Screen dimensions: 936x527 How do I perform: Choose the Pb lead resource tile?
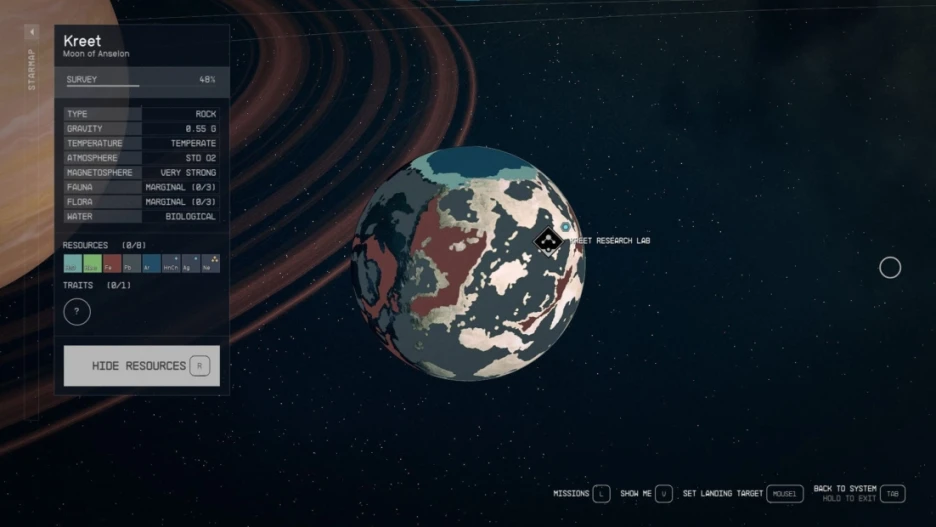click(131, 264)
